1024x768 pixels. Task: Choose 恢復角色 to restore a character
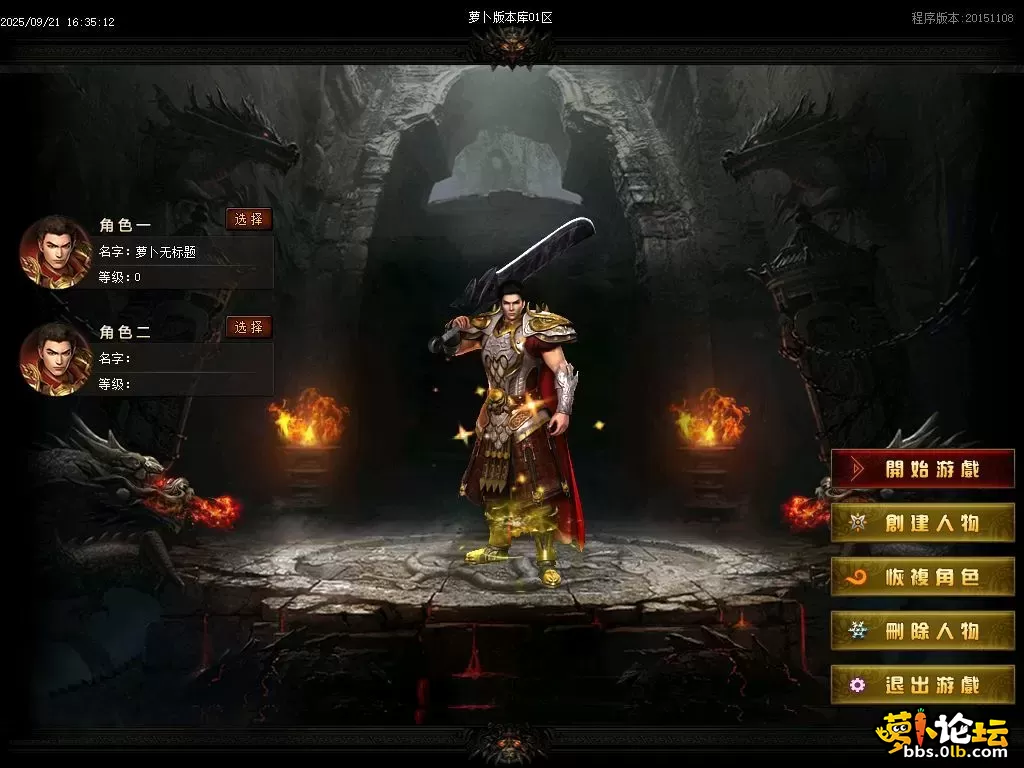click(x=922, y=577)
